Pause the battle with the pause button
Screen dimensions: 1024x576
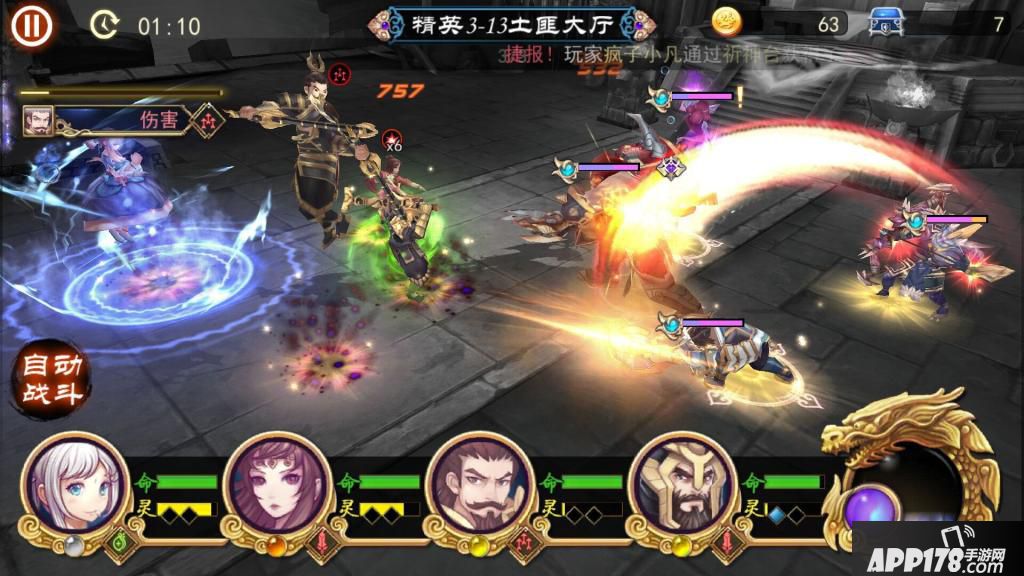pyautogui.click(x=31, y=24)
